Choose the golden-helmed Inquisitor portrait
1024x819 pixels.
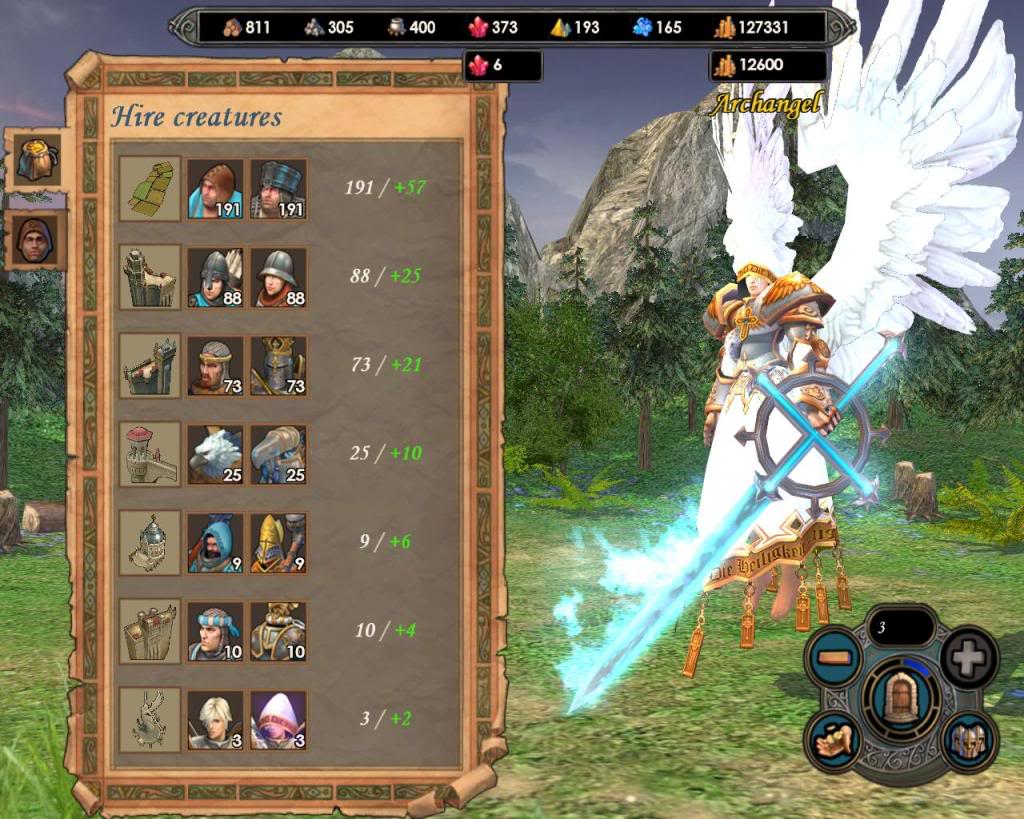pos(278,542)
